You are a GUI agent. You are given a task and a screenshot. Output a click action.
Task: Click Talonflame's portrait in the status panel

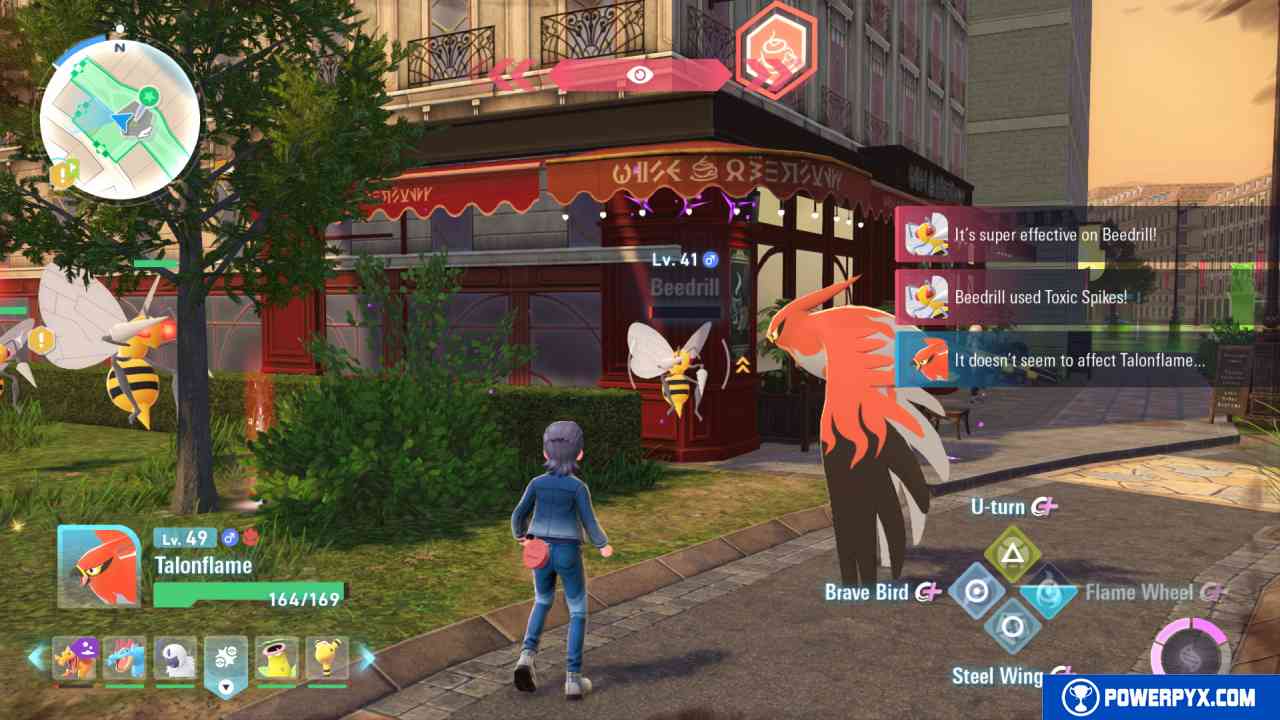click(99, 566)
